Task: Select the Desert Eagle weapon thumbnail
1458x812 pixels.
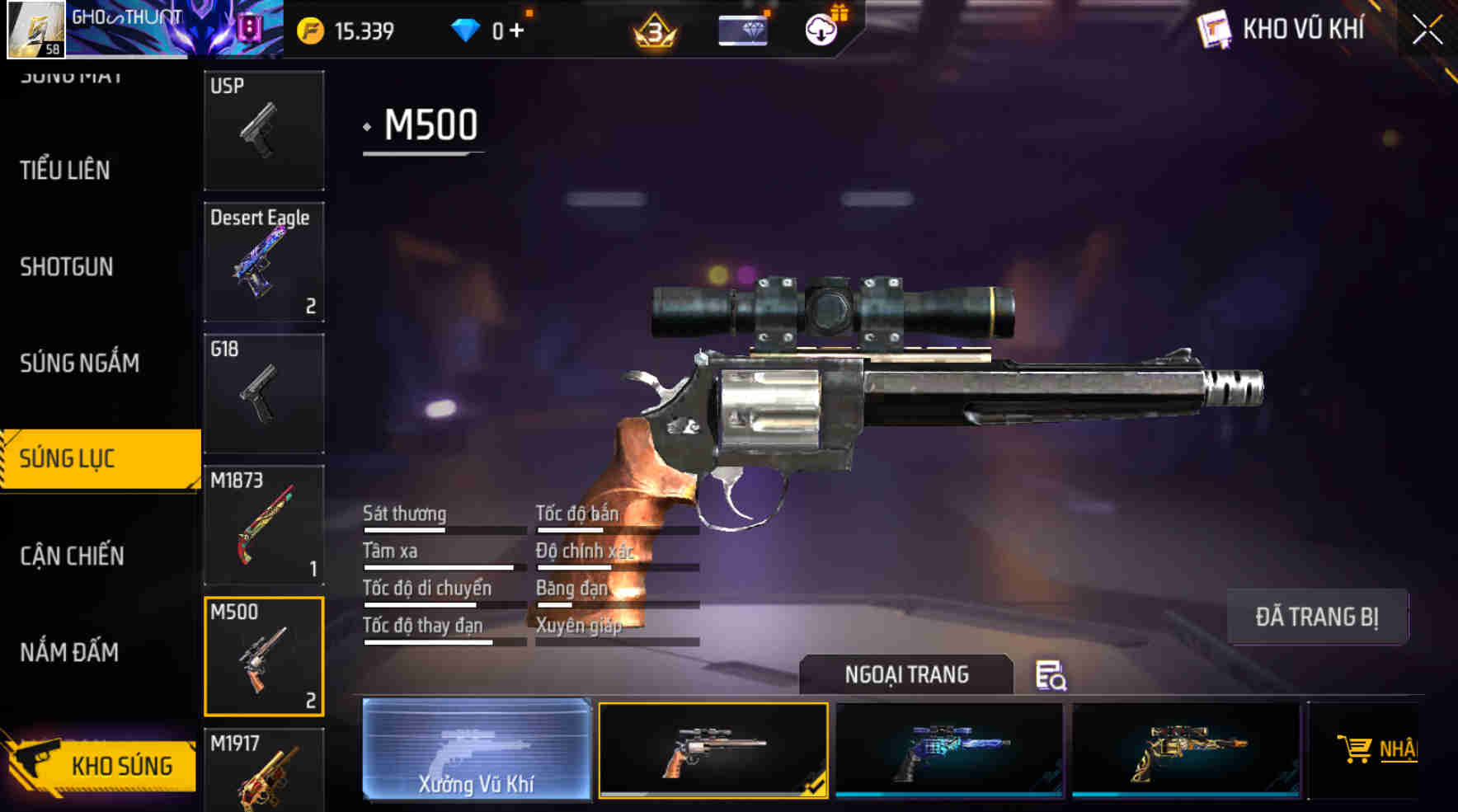Action: point(263,262)
